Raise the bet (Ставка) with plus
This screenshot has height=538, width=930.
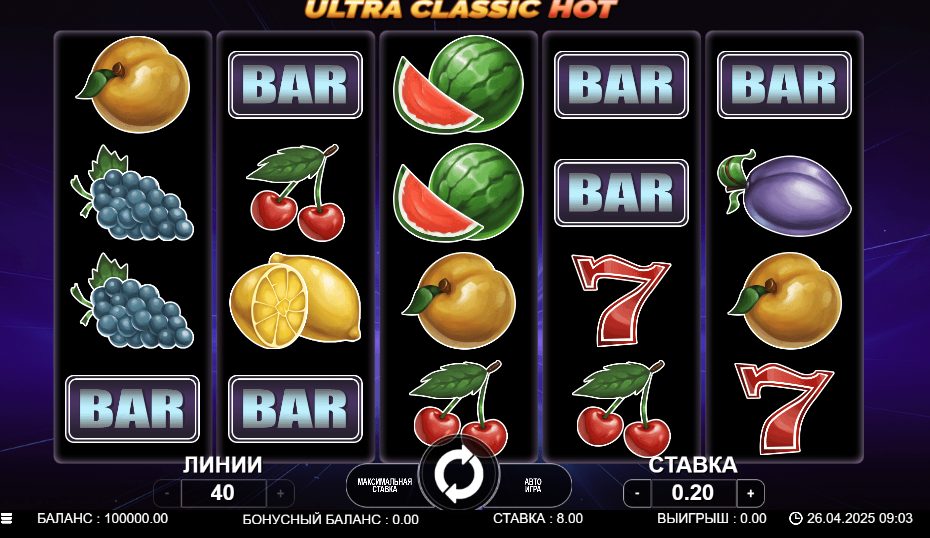[x=750, y=493]
